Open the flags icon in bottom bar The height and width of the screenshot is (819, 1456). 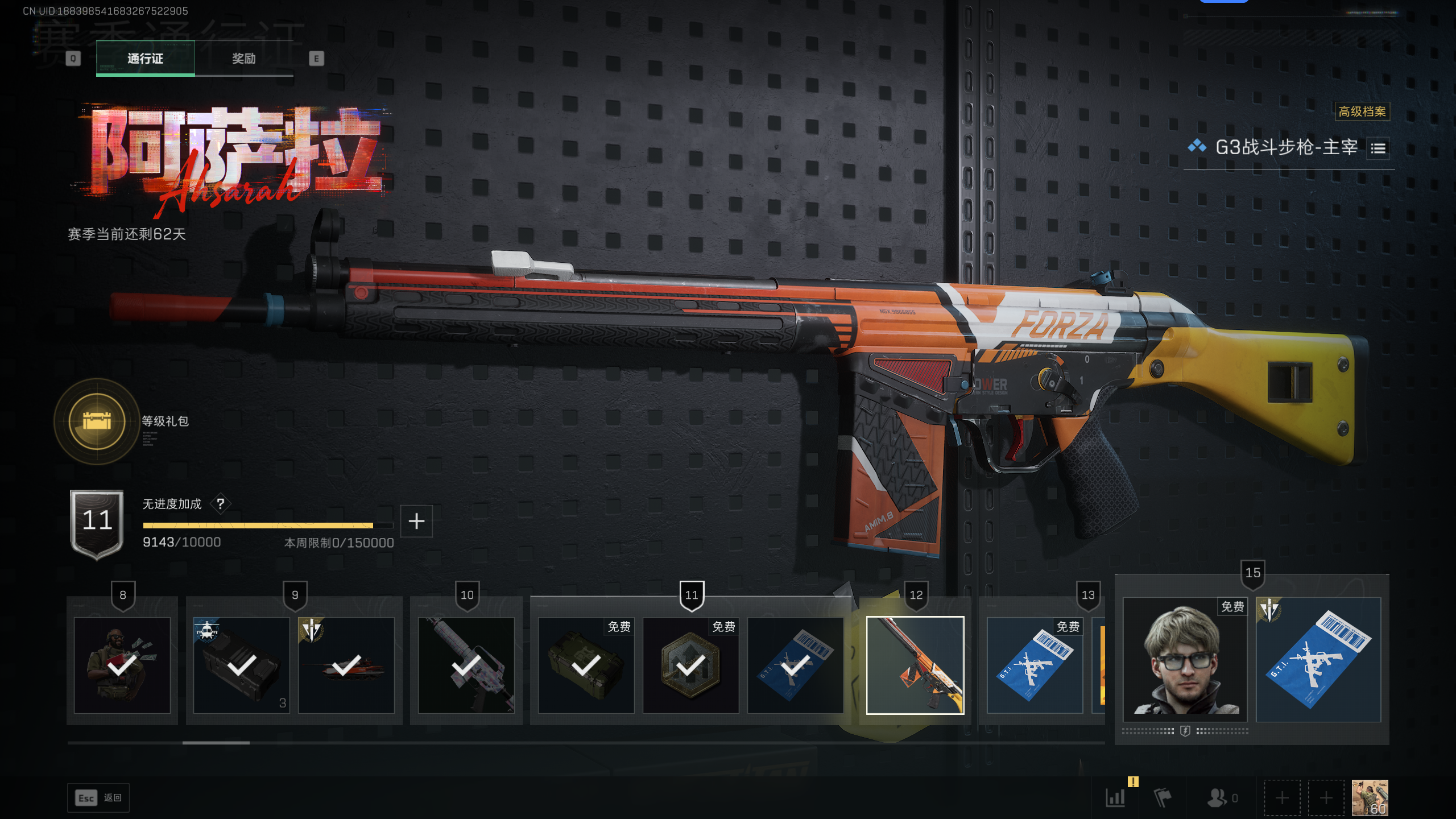tap(1162, 797)
